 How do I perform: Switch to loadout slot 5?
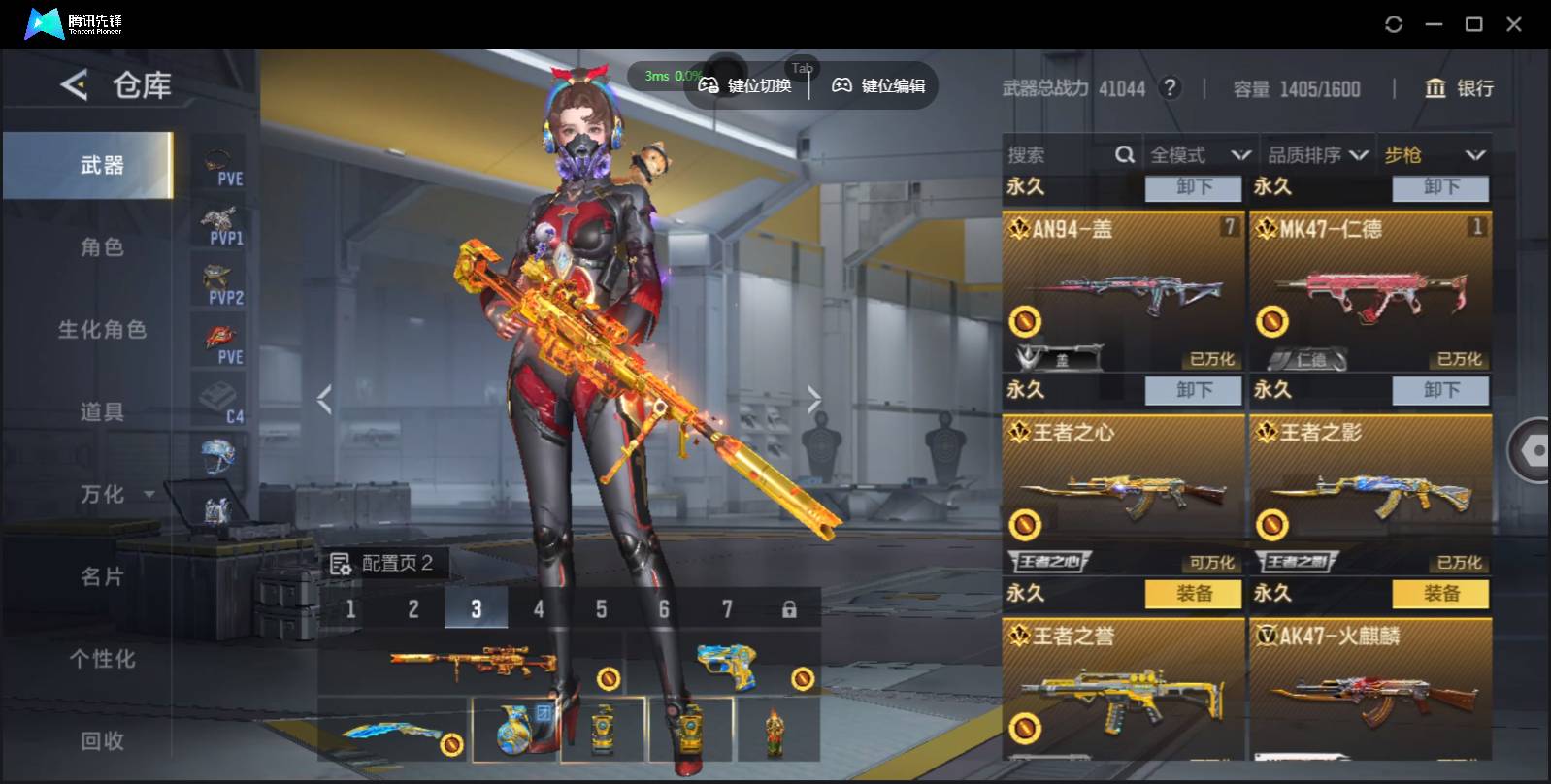601,609
